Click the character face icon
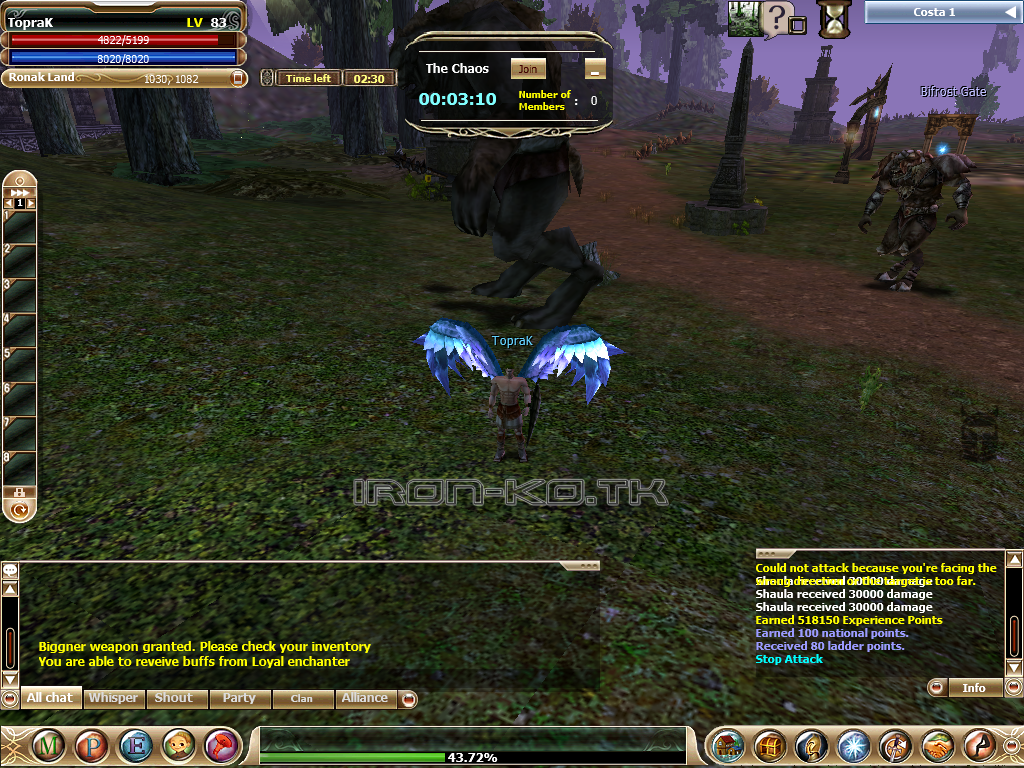The image size is (1024, 768). click(x=178, y=746)
